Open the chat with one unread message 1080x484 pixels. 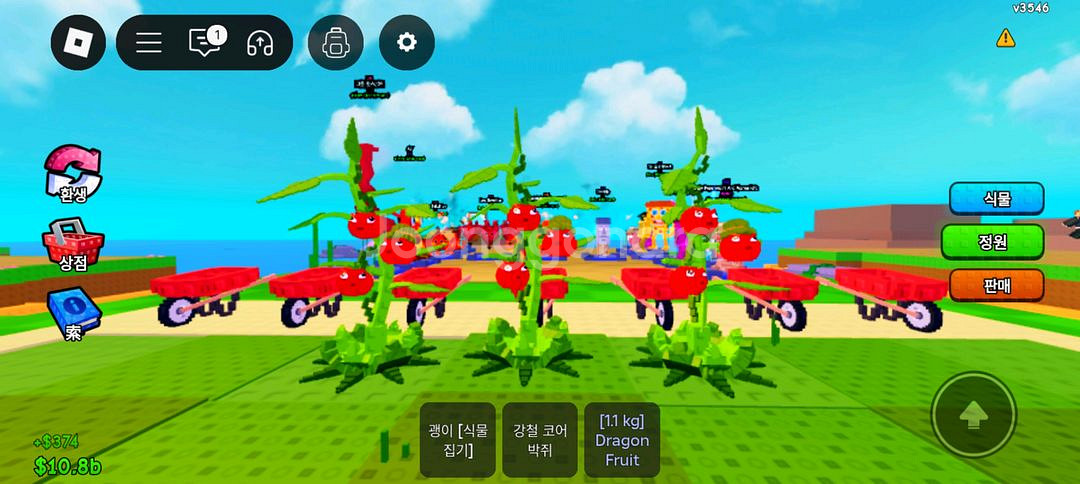(x=205, y=42)
